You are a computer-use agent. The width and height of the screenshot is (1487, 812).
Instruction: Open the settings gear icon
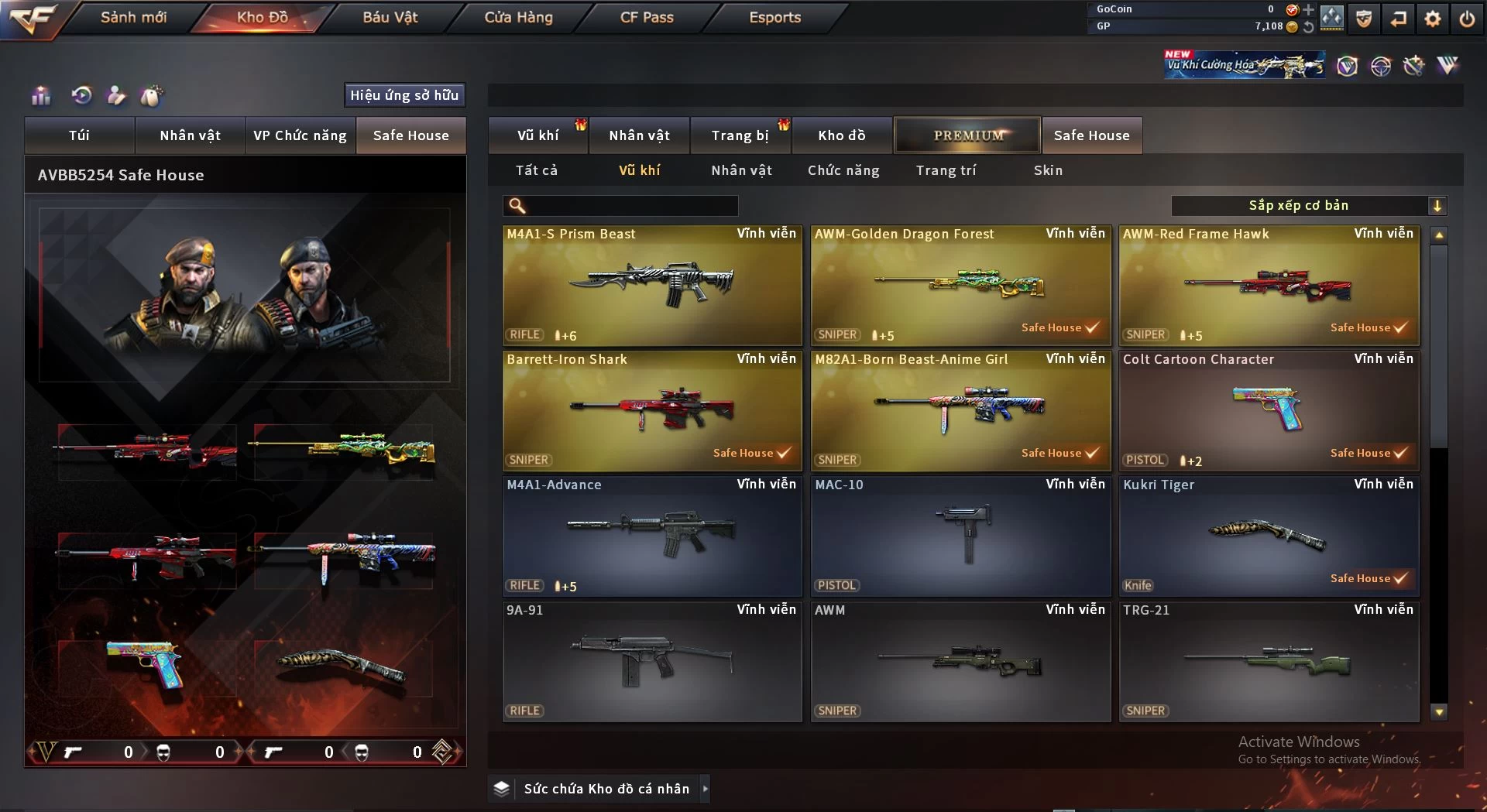(x=1433, y=19)
